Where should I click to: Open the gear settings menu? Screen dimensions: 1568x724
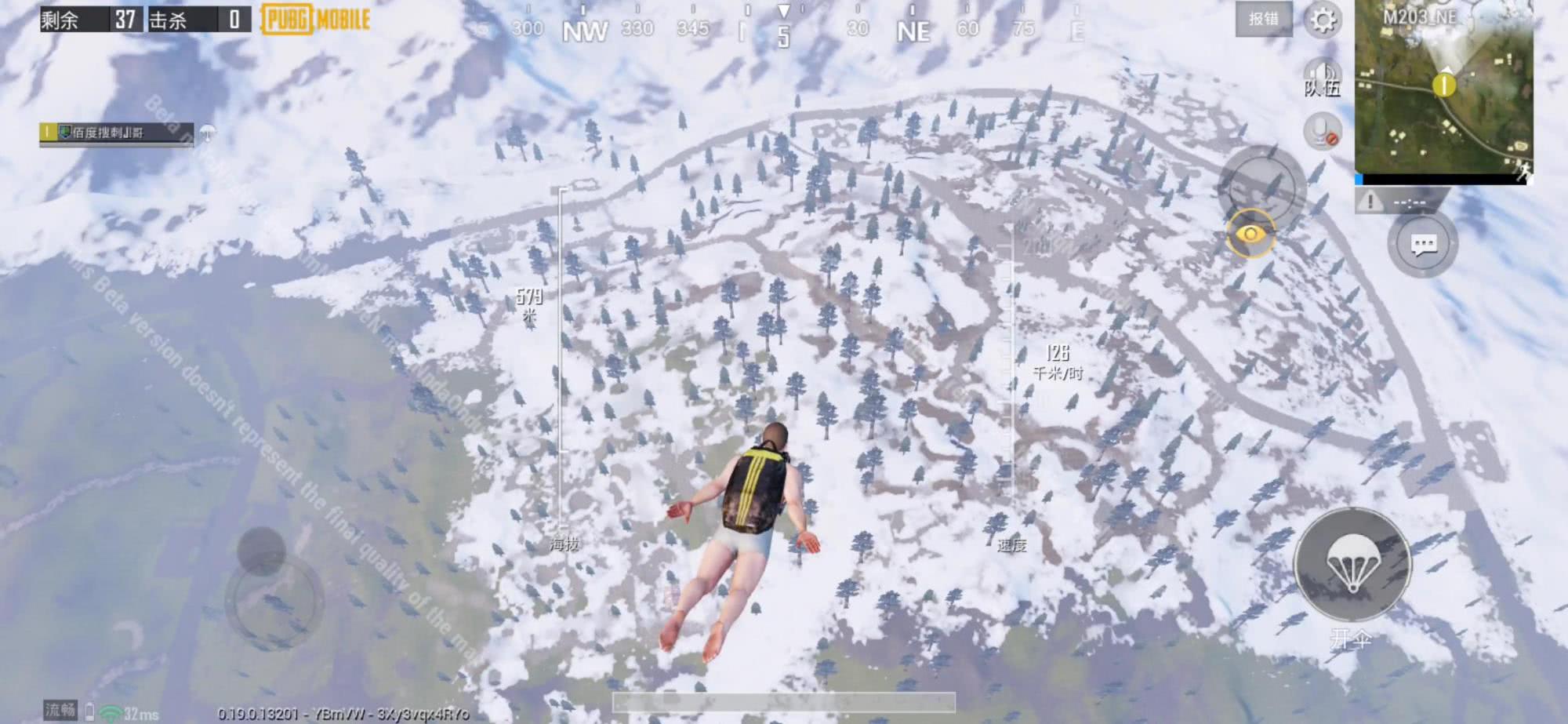(1323, 20)
